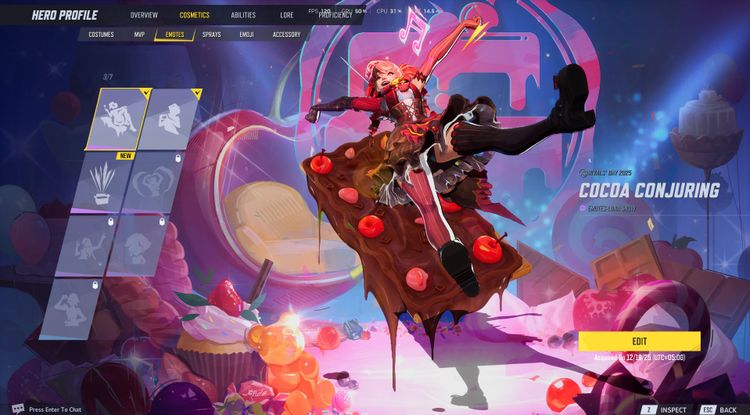View the Accessory category
Image resolution: width=750 pixels, height=415 pixels.
tap(286, 34)
